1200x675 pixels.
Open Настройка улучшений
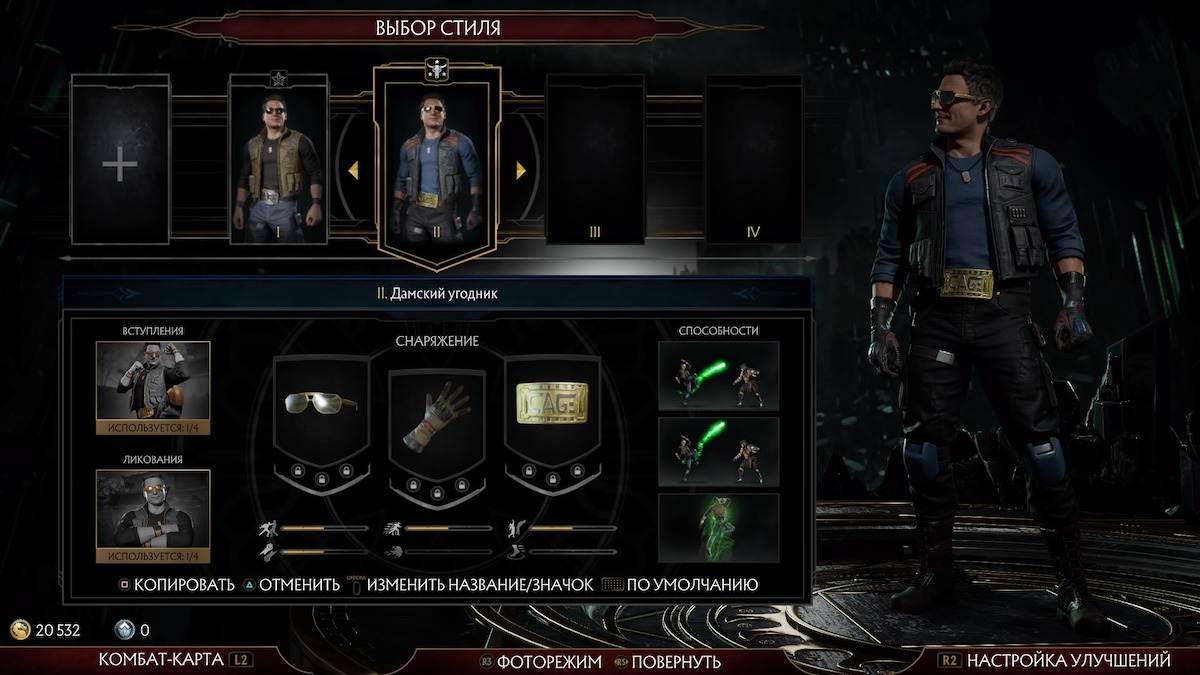pos(1067,661)
